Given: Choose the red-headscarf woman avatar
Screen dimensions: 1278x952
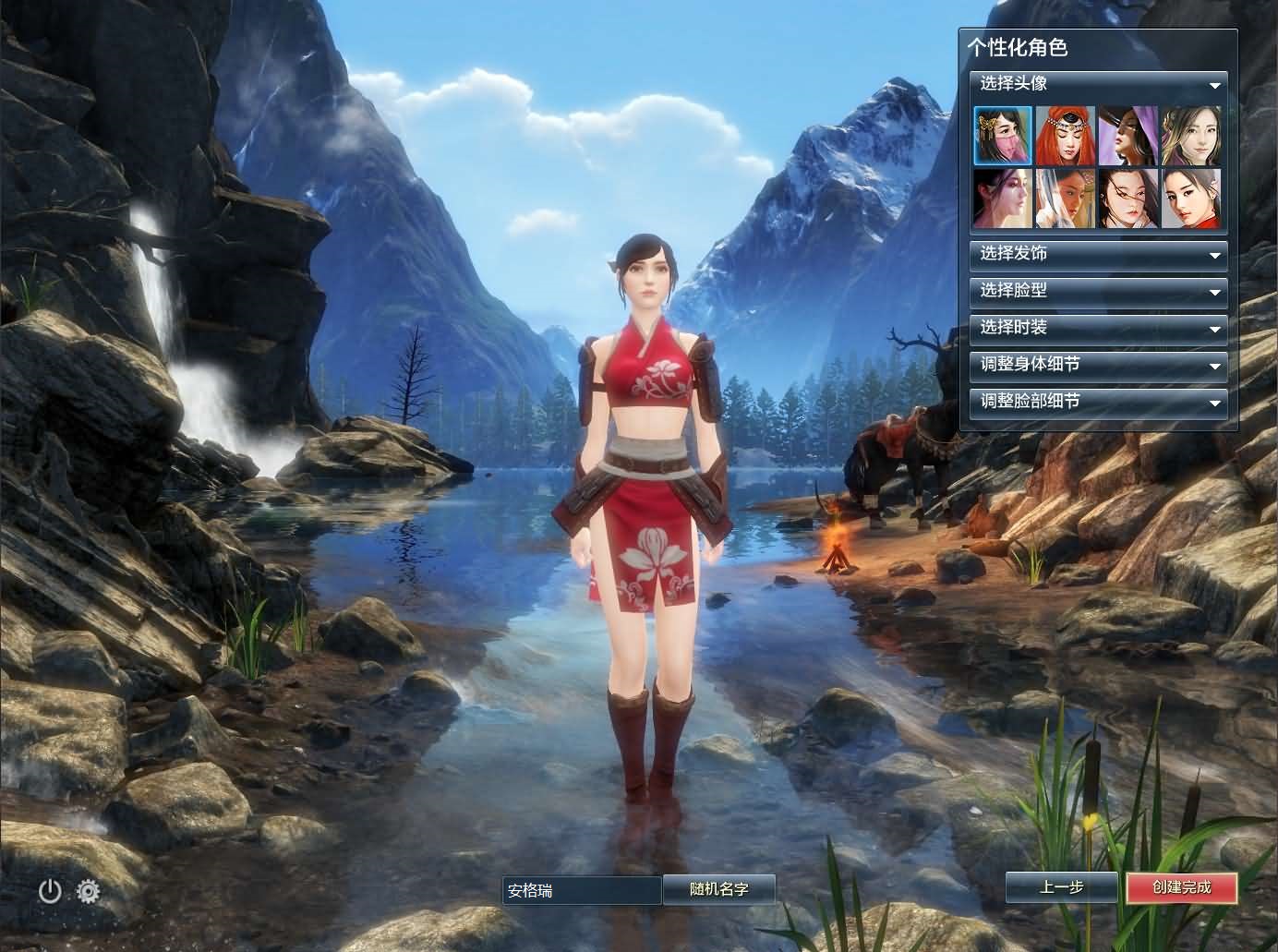Looking at the screenshot, I should coord(1065,136).
